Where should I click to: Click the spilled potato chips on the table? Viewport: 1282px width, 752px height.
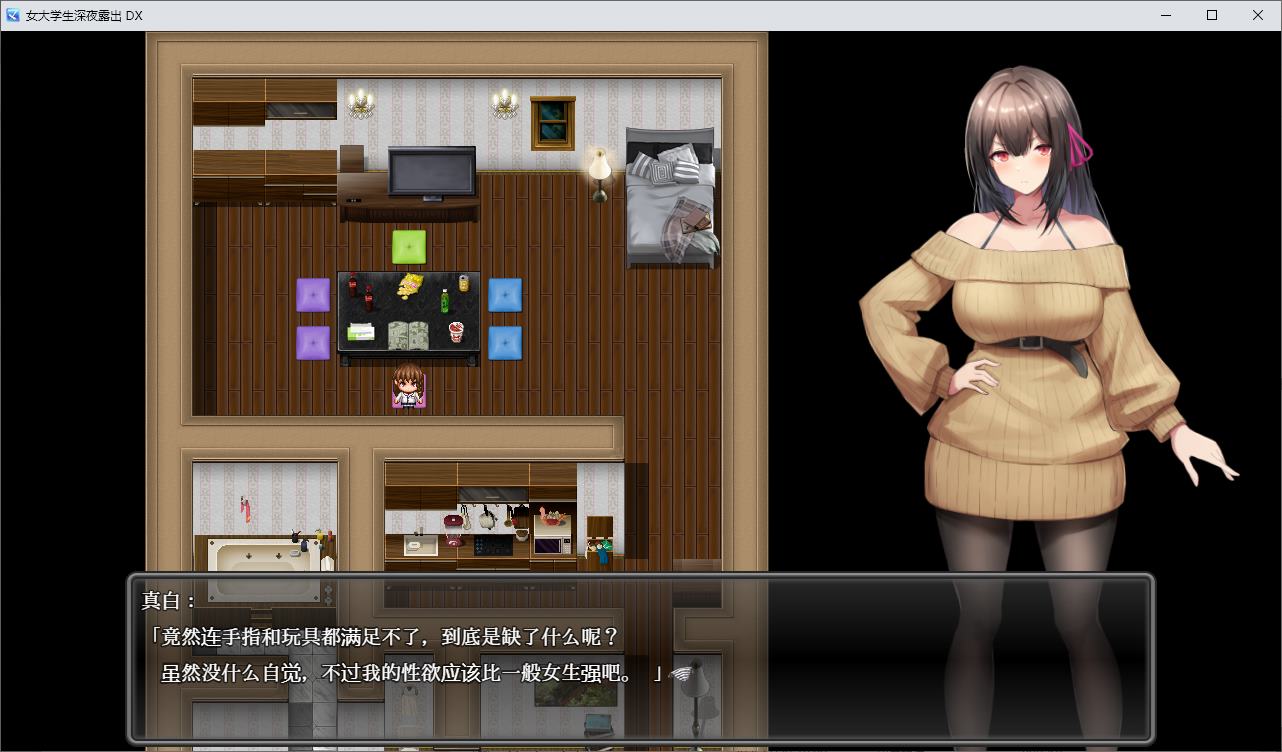pos(409,284)
